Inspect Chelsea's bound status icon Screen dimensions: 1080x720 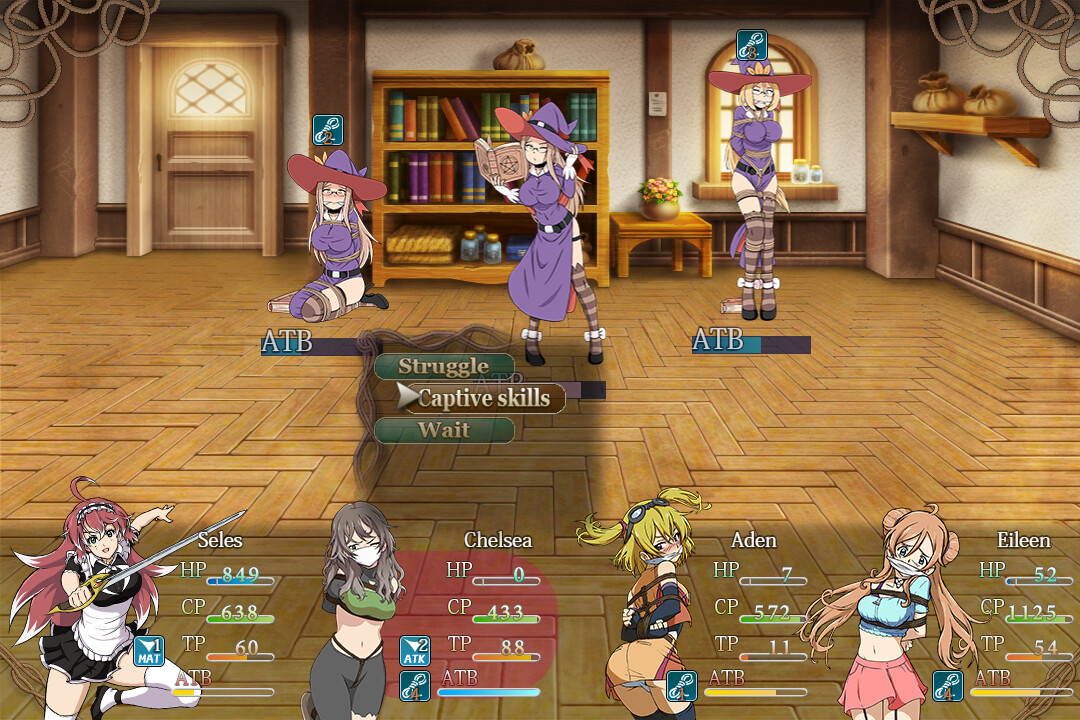pyautogui.click(x=415, y=686)
